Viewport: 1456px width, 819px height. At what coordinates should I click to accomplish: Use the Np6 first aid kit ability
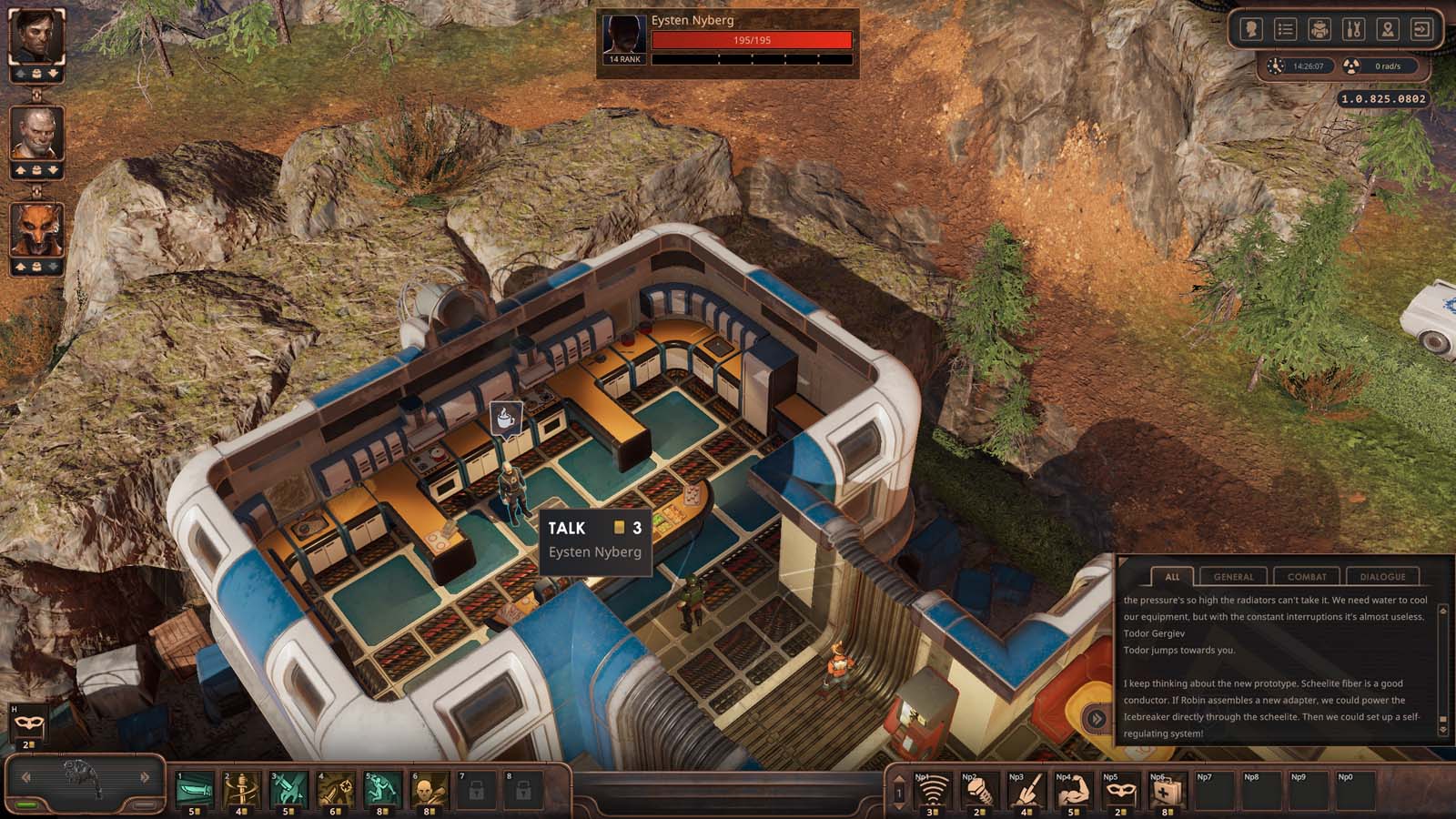tap(1168, 790)
